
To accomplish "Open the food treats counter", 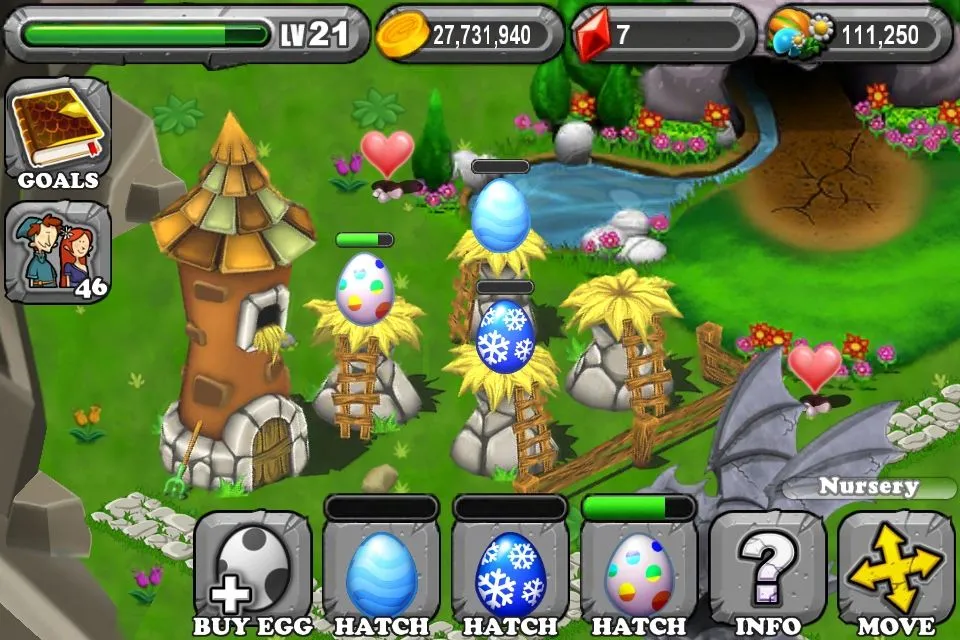I will click(x=859, y=35).
